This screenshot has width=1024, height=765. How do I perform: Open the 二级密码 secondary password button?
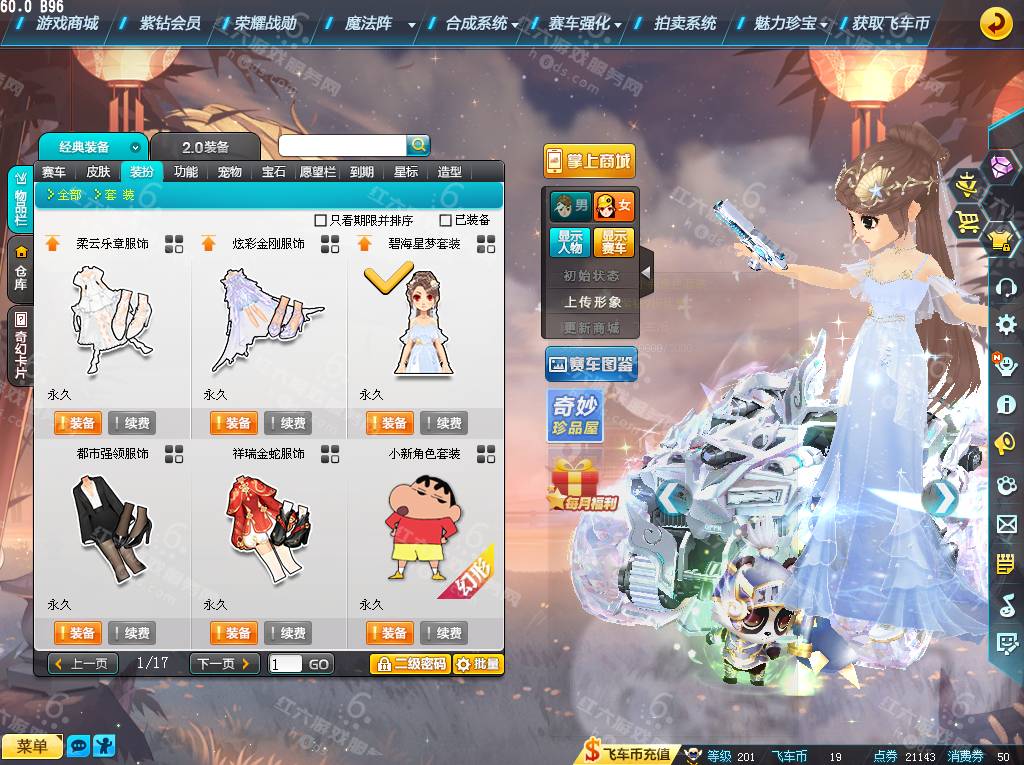tap(409, 664)
